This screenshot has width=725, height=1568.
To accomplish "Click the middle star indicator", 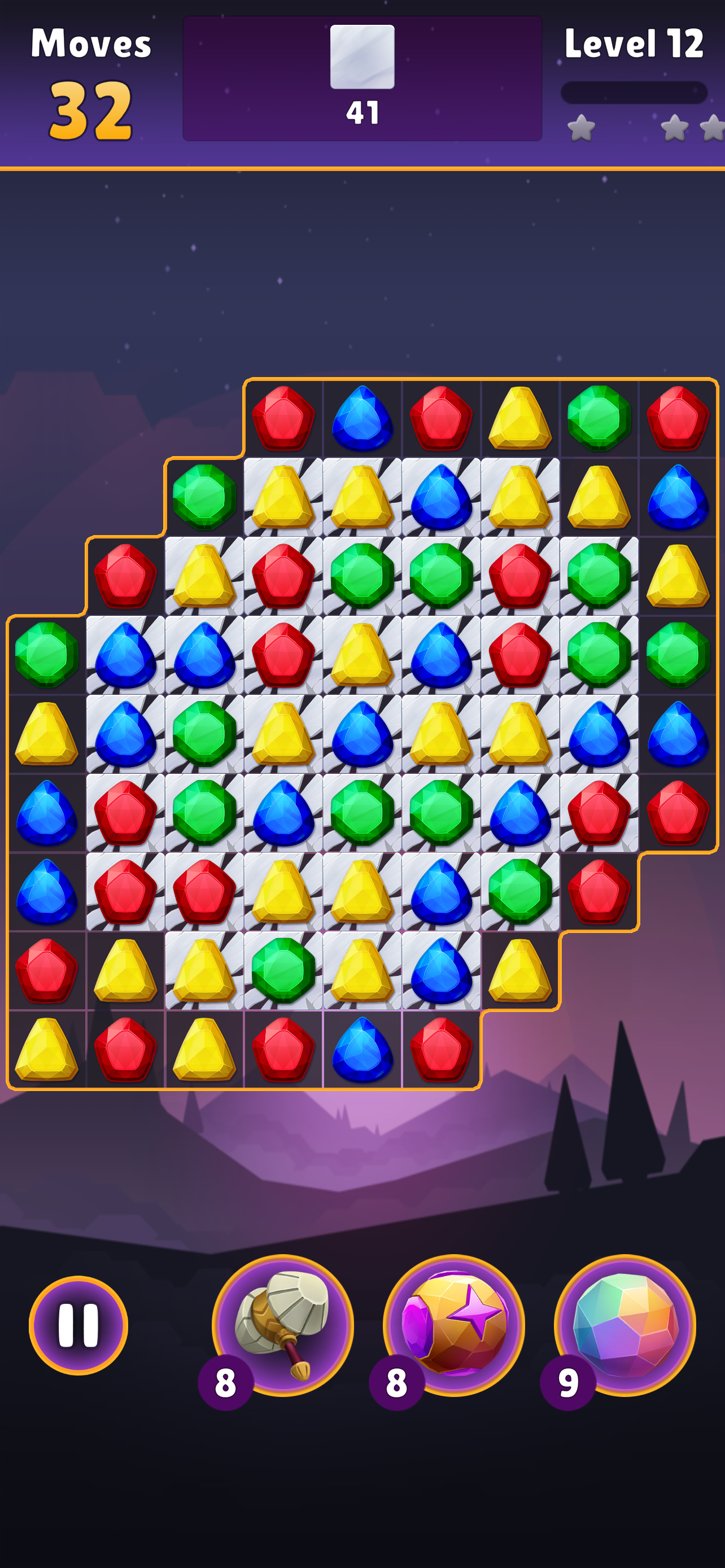I will pyautogui.click(x=676, y=128).
